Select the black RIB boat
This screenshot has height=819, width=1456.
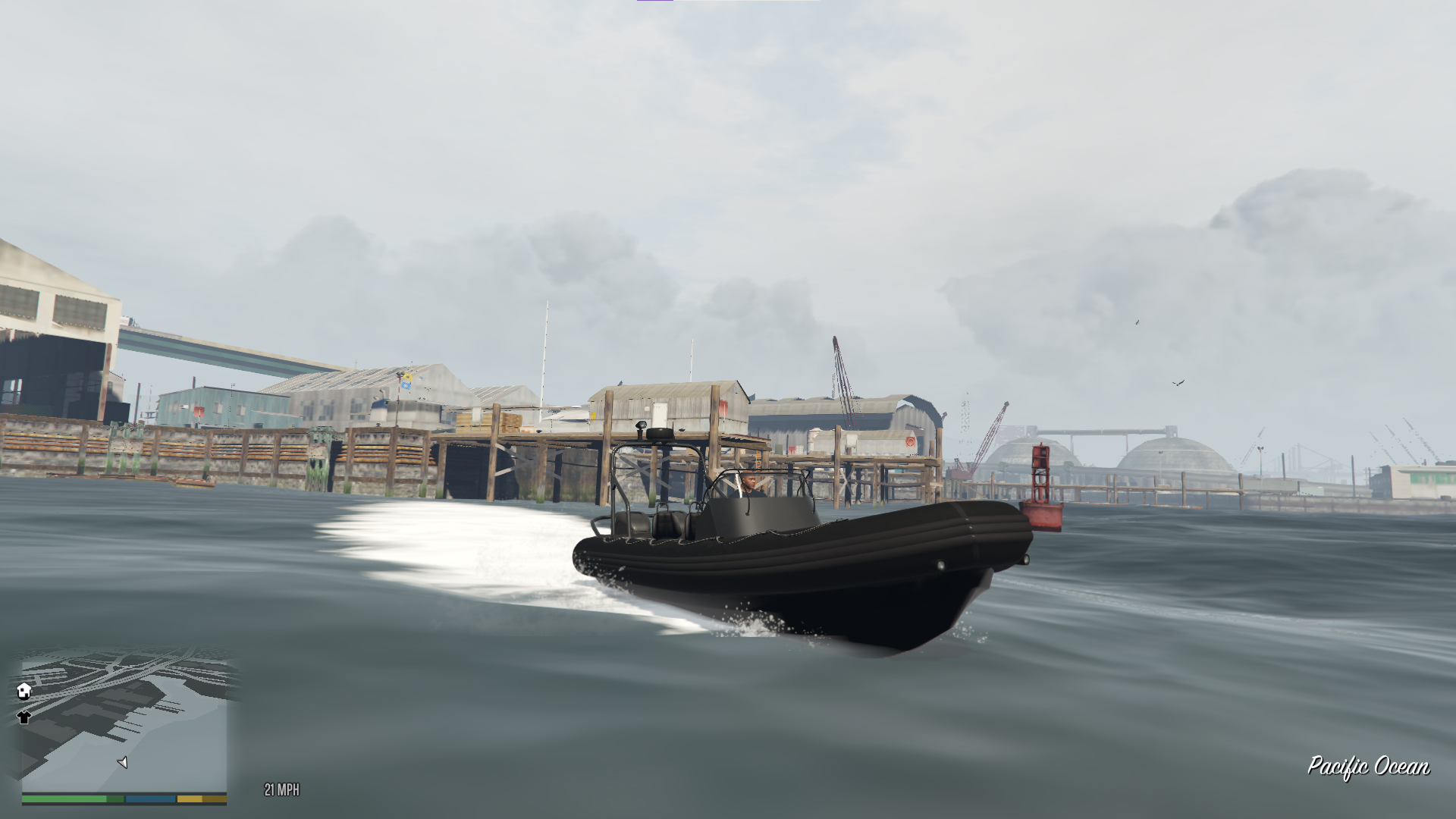point(811,561)
